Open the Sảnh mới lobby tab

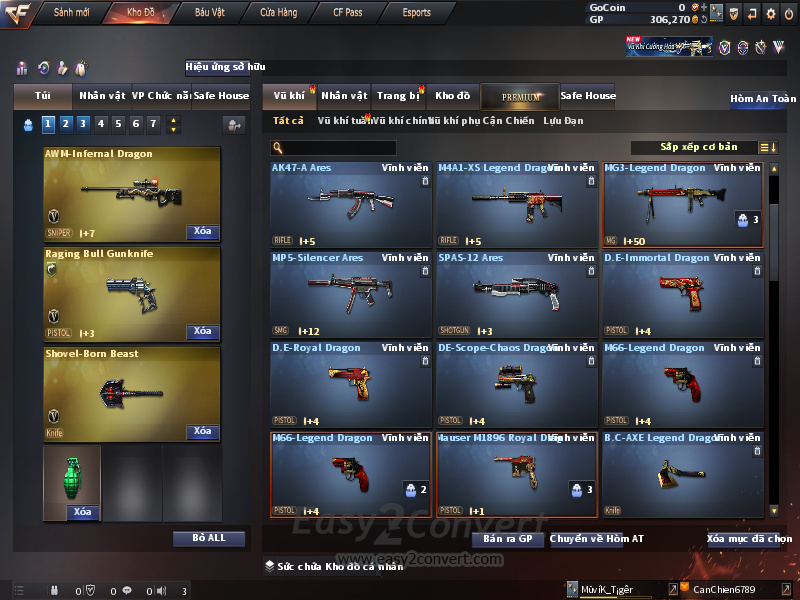[x=71, y=13]
